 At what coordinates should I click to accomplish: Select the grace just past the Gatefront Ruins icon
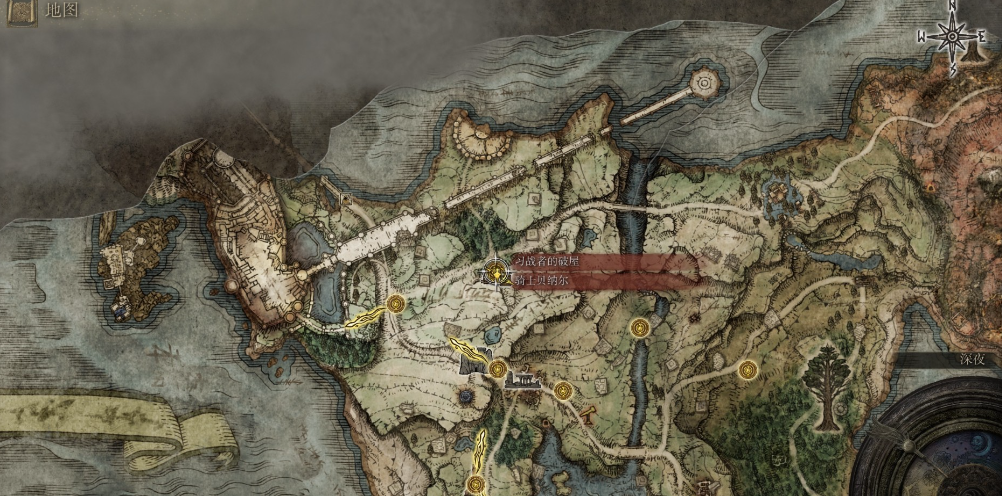coord(563,390)
